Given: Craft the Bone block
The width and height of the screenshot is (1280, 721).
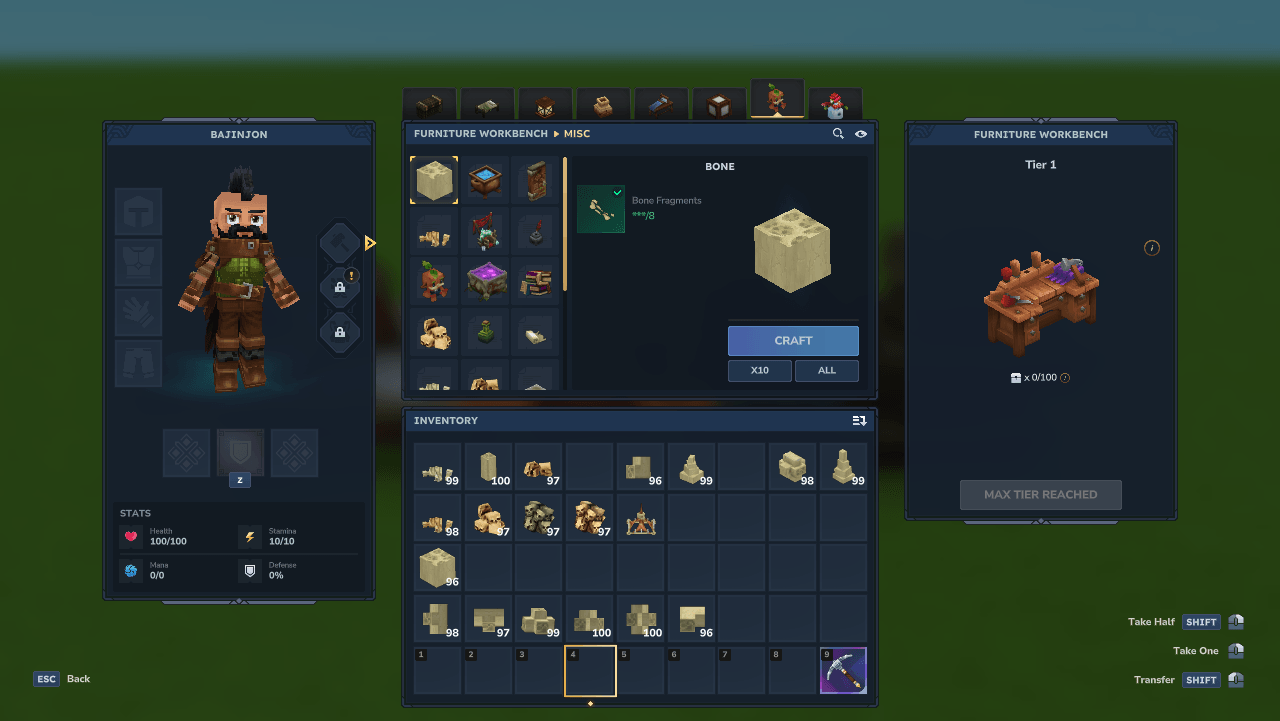Looking at the screenshot, I should tap(793, 341).
